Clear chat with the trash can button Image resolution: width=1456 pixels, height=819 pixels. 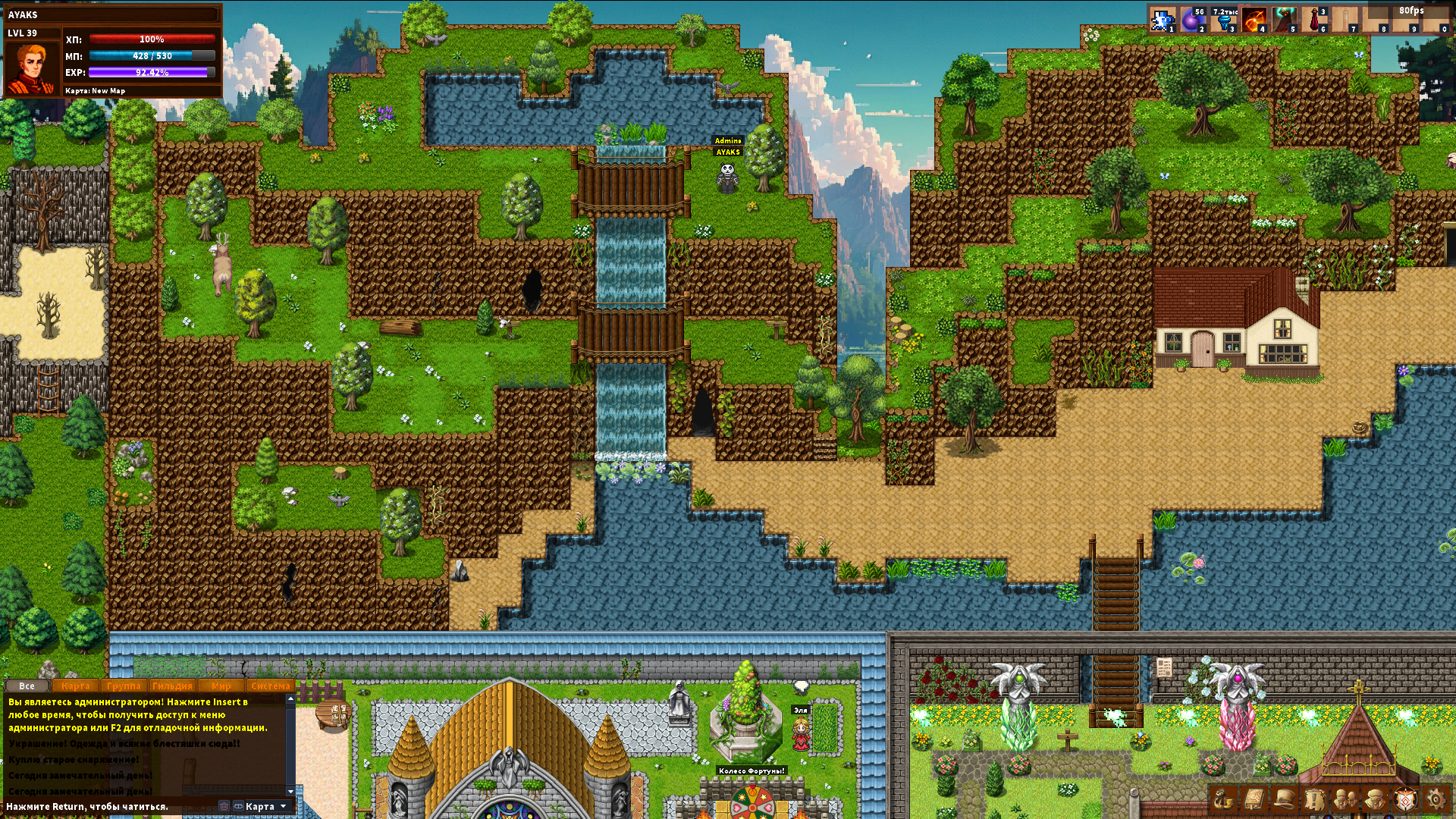224,806
